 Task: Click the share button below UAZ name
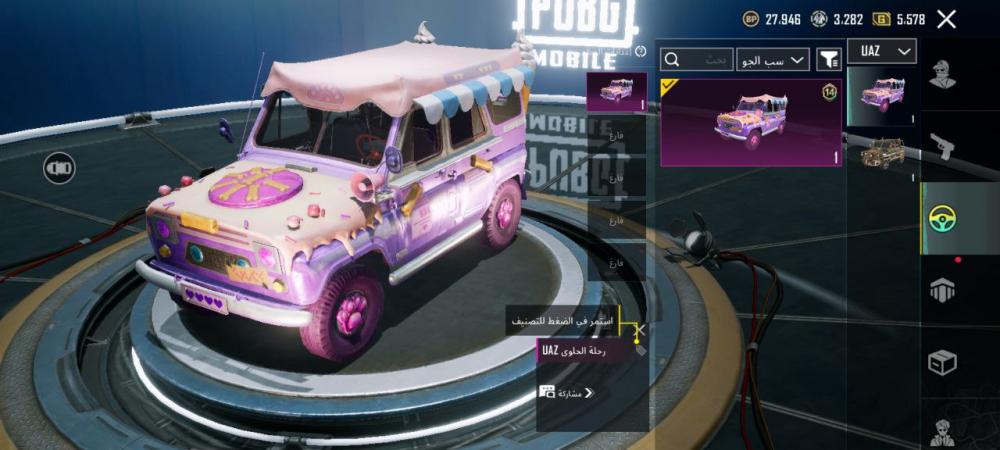click(x=566, y=393)
